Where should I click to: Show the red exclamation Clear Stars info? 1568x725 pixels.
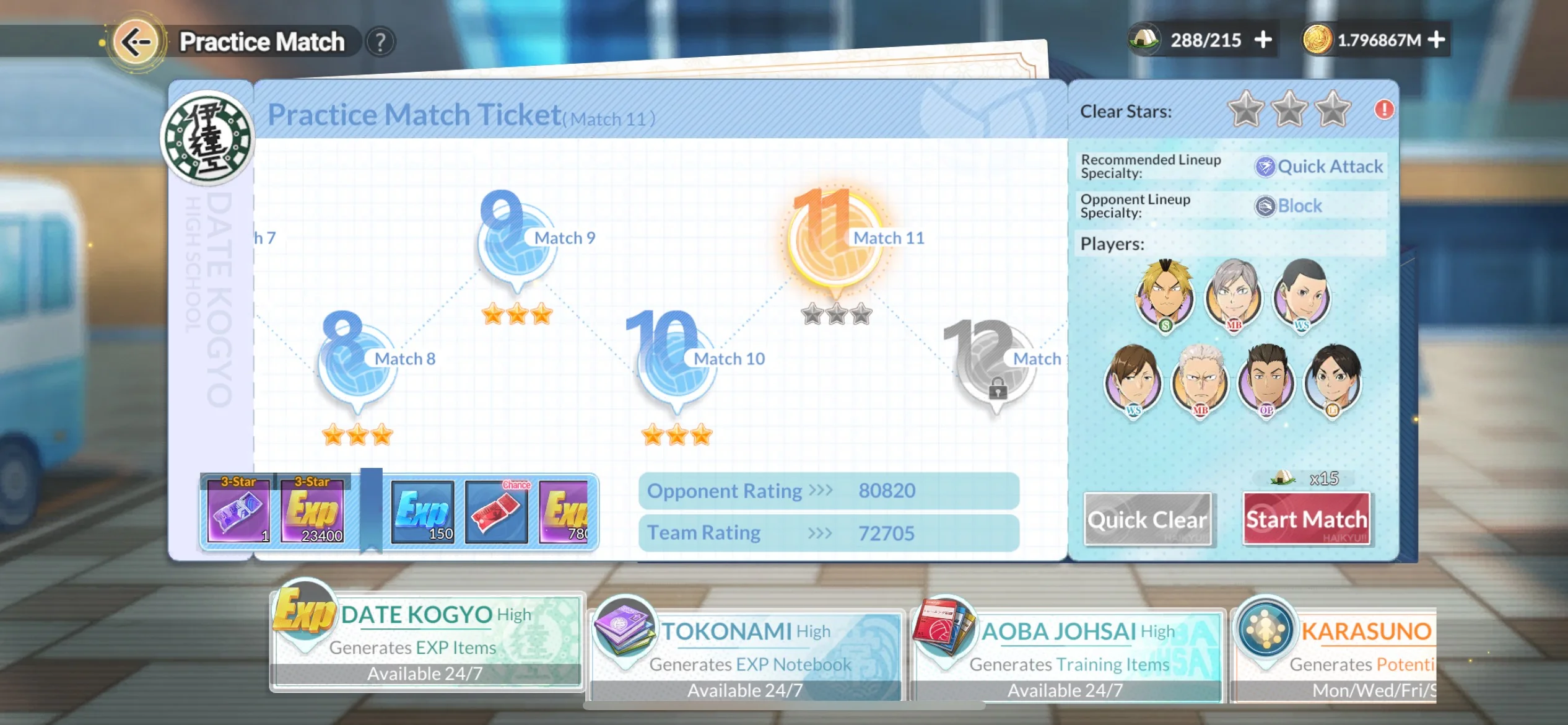coord(1383,110)
